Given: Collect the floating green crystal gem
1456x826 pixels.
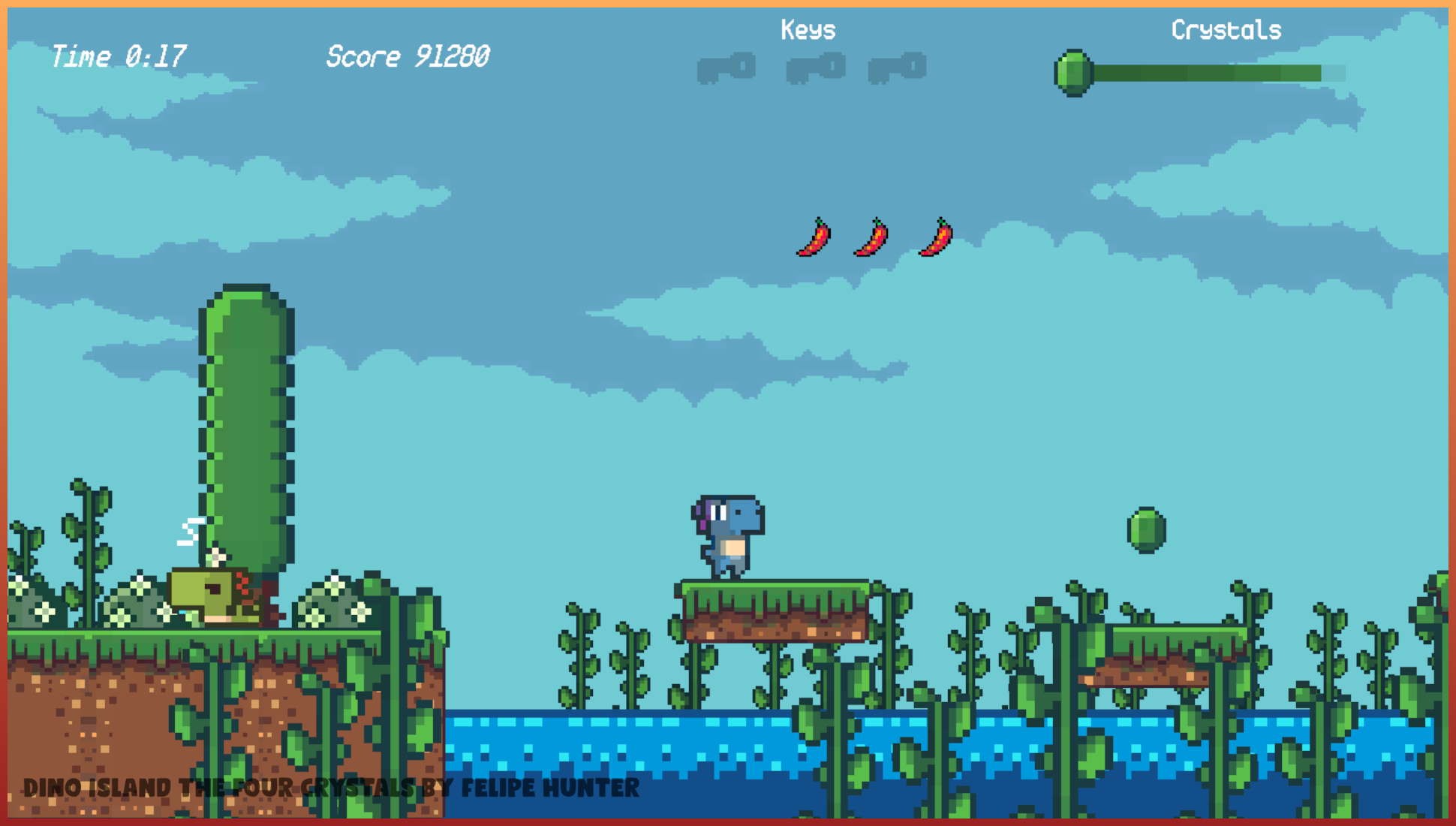Looking at the screenshot, I should pyautogui.click(x=1145, y=530).
